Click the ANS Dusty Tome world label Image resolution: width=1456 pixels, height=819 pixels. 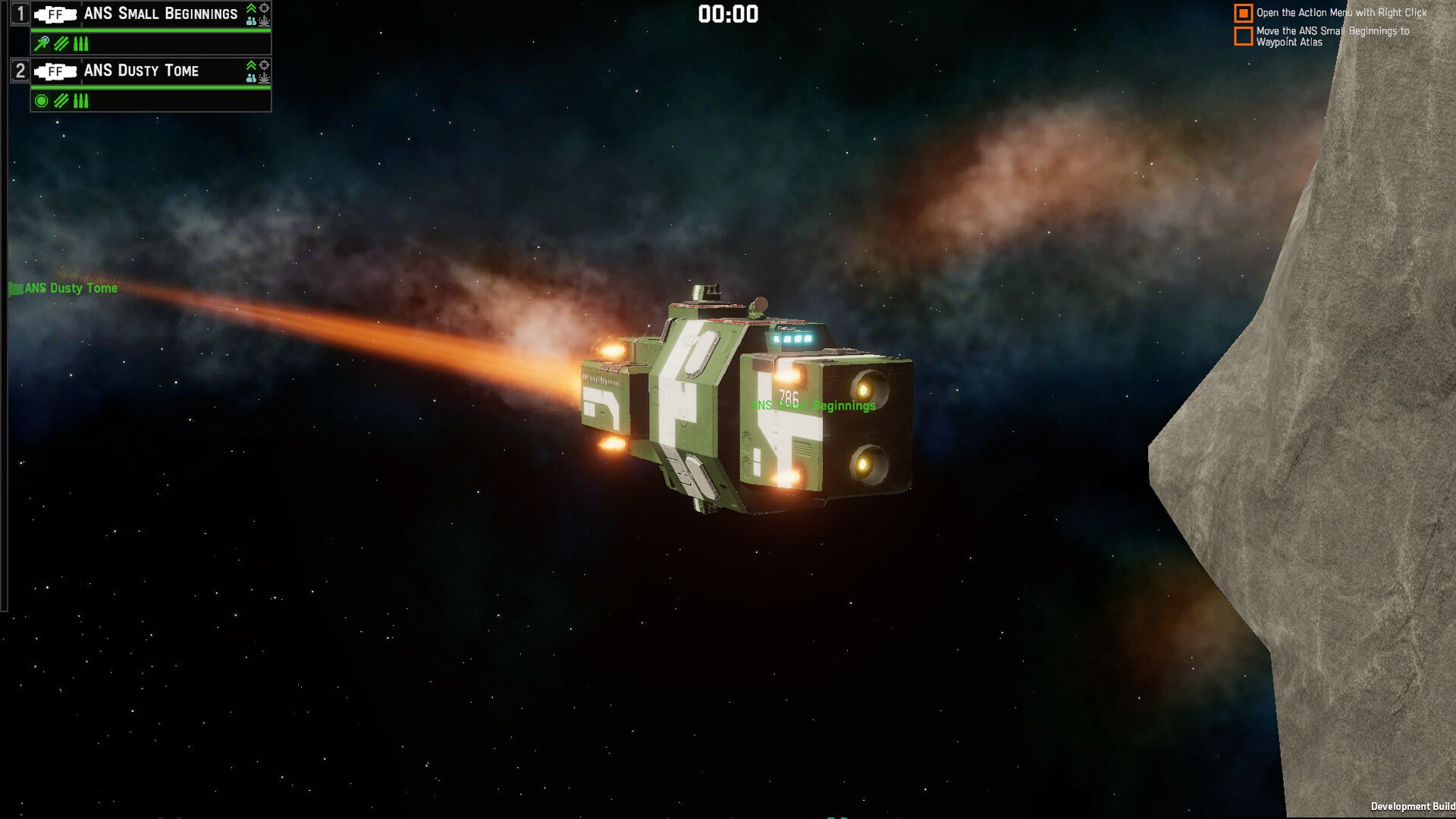coord(70,288)
